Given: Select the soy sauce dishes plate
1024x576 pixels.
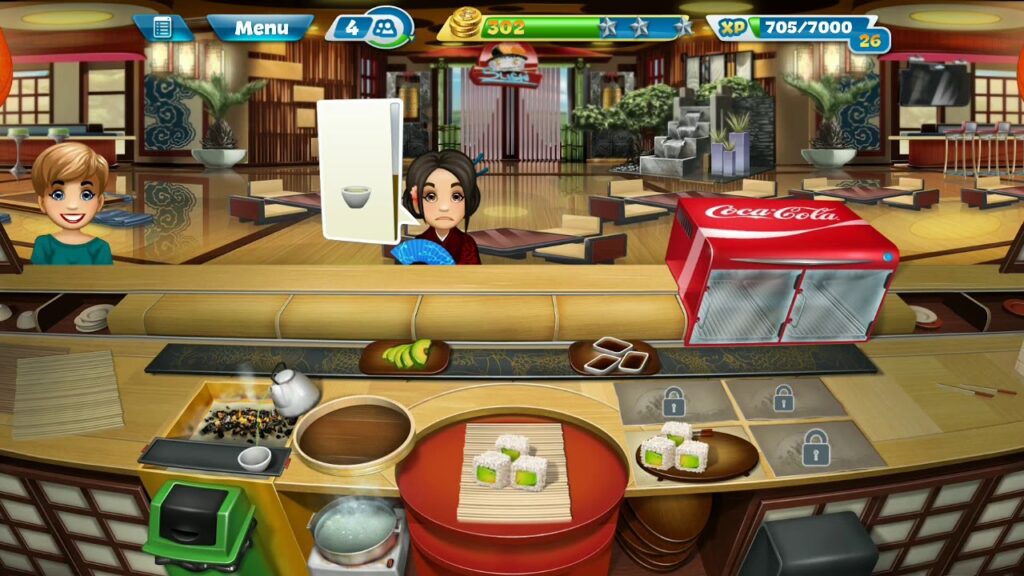Looking at the screenshot, I should [613, 356].
